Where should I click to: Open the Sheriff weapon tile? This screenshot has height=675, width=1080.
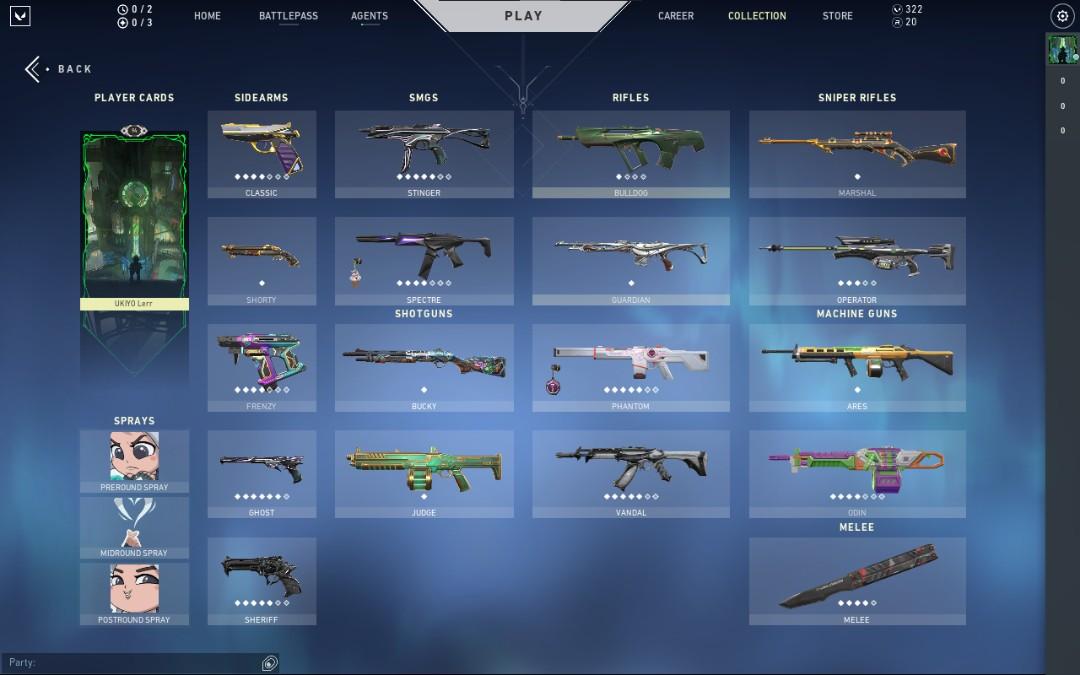tap(262, 581)
